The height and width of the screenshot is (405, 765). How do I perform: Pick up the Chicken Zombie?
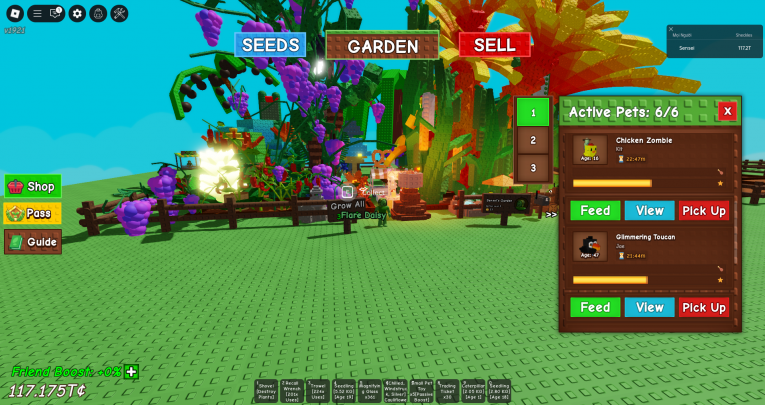click(704, 210)
